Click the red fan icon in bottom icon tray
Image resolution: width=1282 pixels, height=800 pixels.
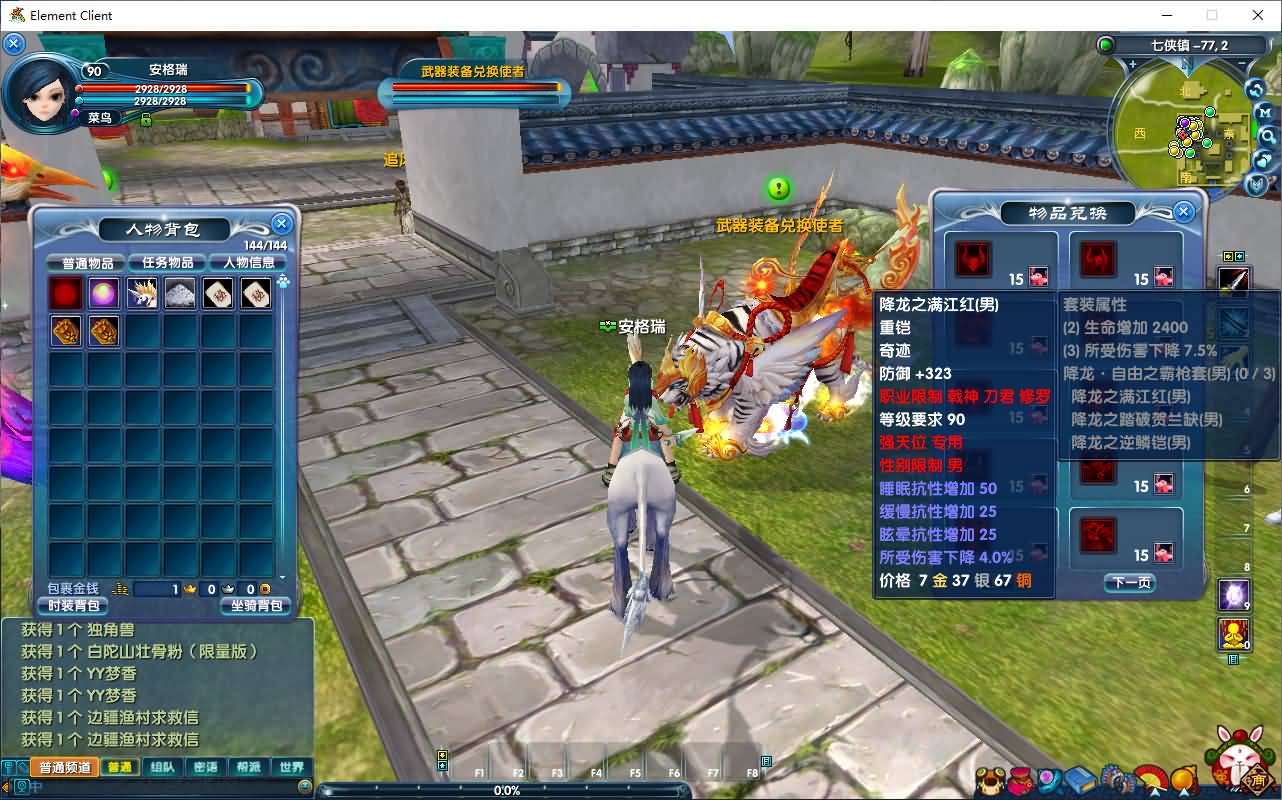click(1150, 776)
